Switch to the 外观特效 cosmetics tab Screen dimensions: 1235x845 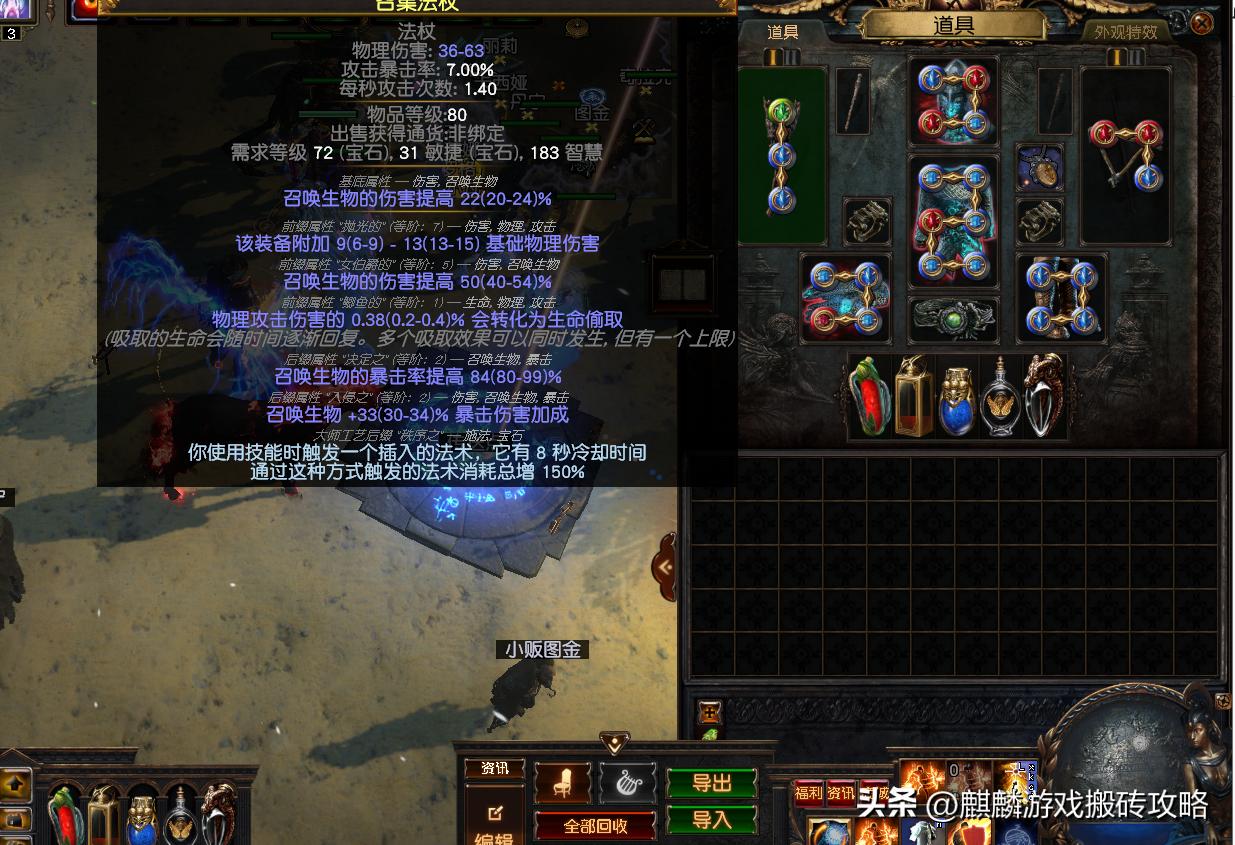pos(1125,31)
